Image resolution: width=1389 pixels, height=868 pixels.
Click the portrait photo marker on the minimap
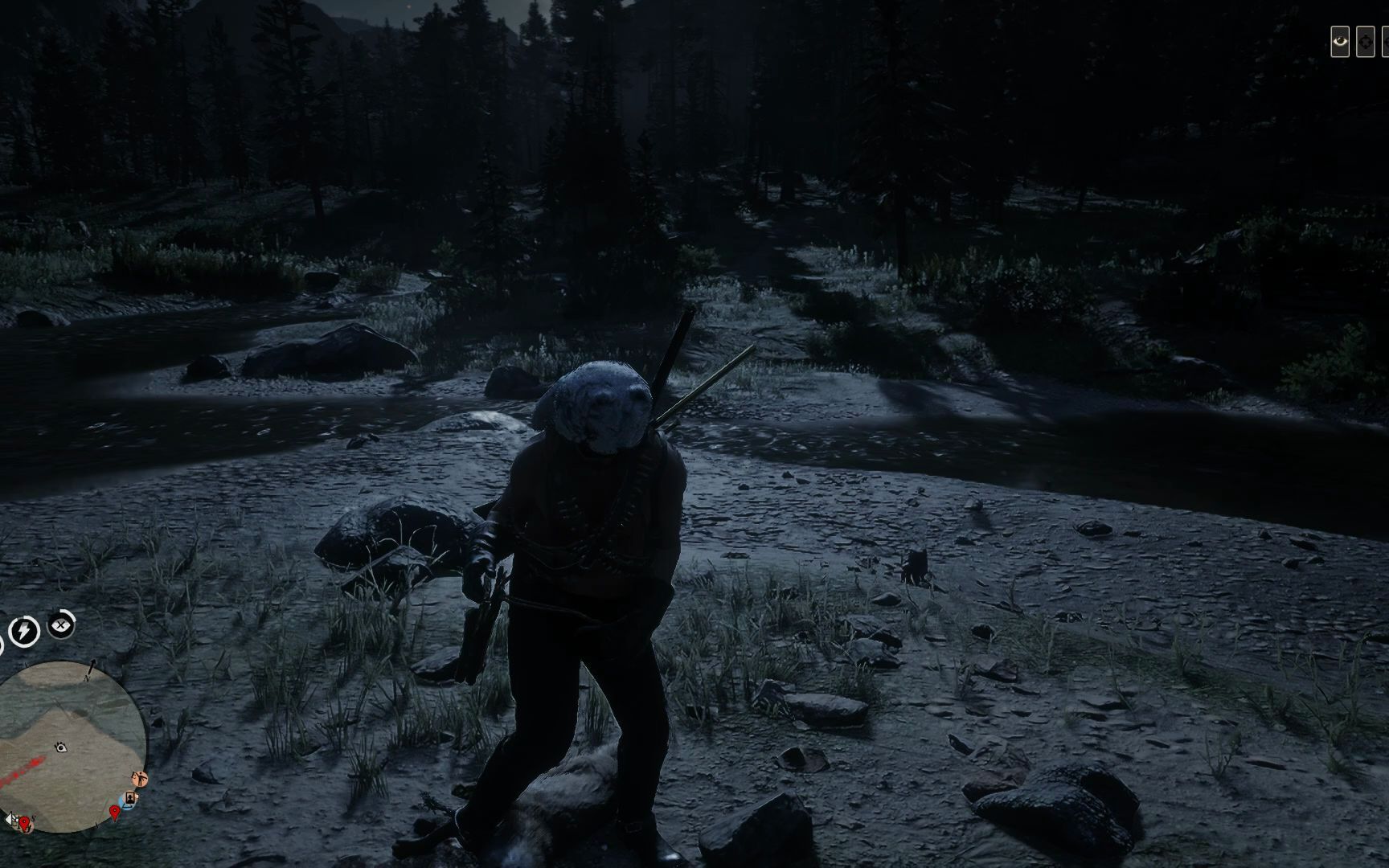pyautogui.click(x=129, y=798)
